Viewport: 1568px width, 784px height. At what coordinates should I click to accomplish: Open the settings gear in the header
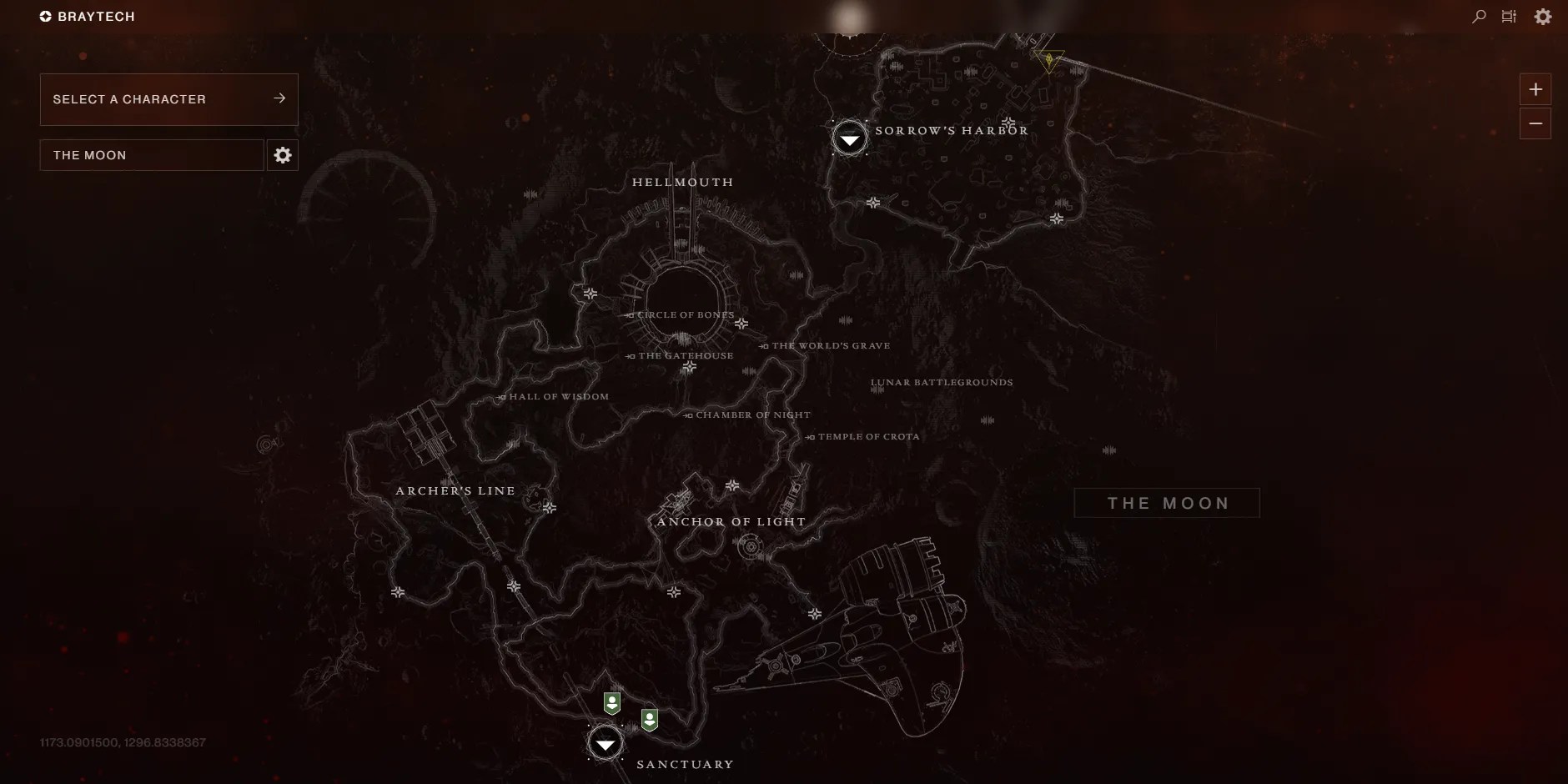tap(1544, 16)
